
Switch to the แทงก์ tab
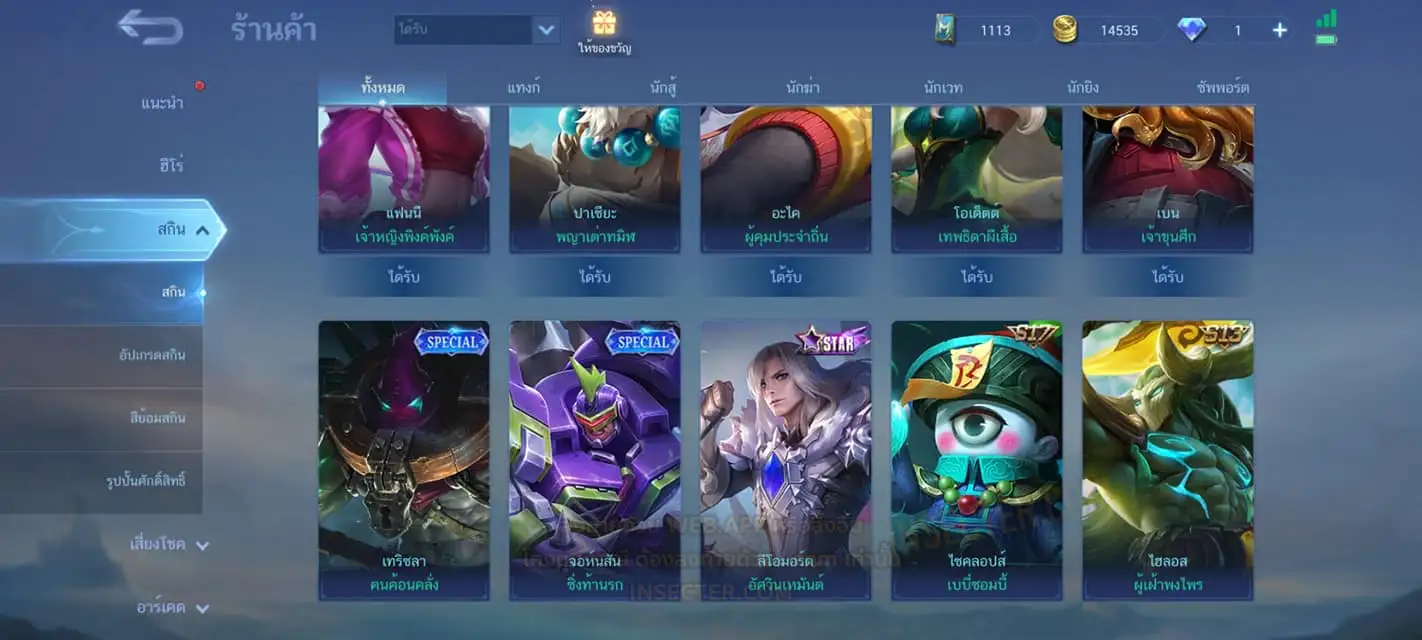(524, 88)
